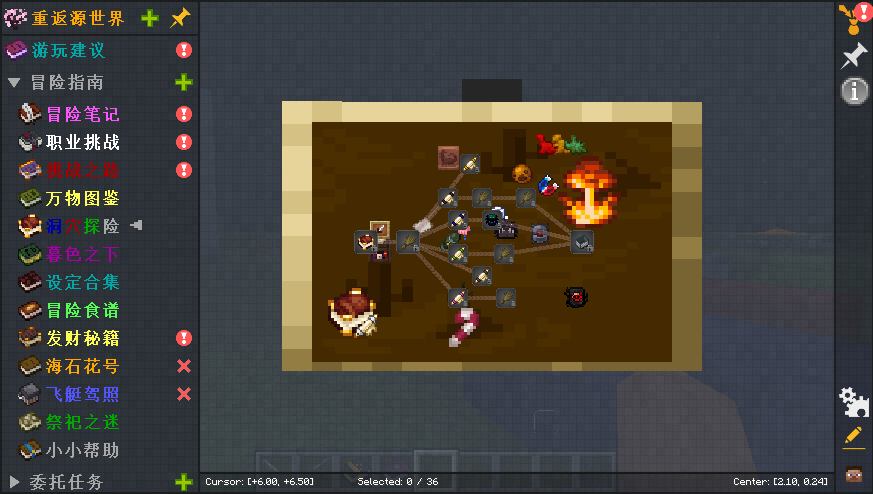Click the green plus beside 冒险指南
Viewport: 873px width, 494px height.
(x=184, y=82)
